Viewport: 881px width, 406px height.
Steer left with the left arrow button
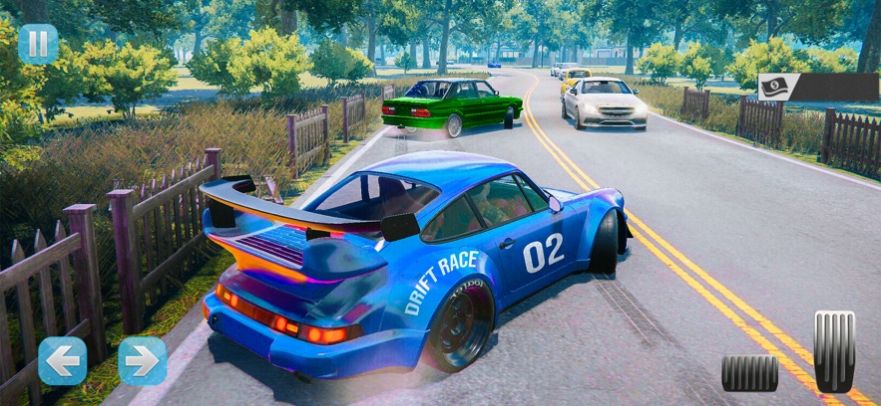click(62, 361)
